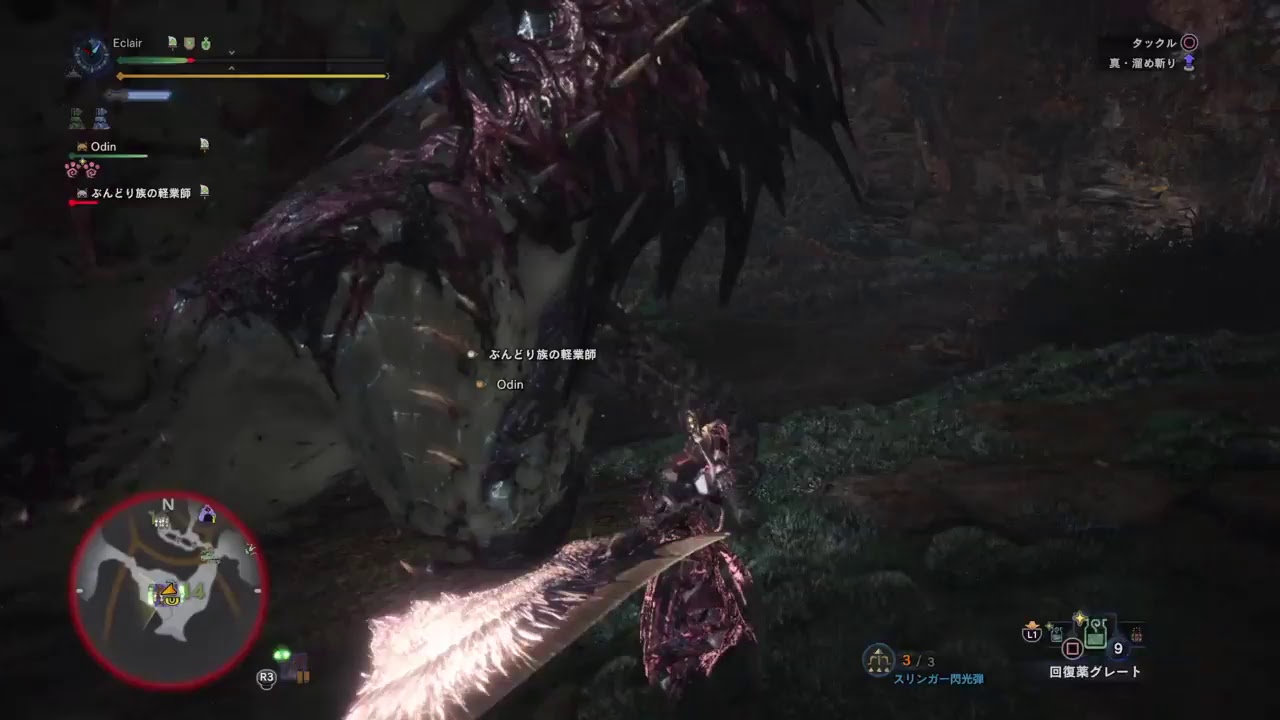Click the shield buff icon in the status bar
1280x720 pixels.
pos(189,43)
